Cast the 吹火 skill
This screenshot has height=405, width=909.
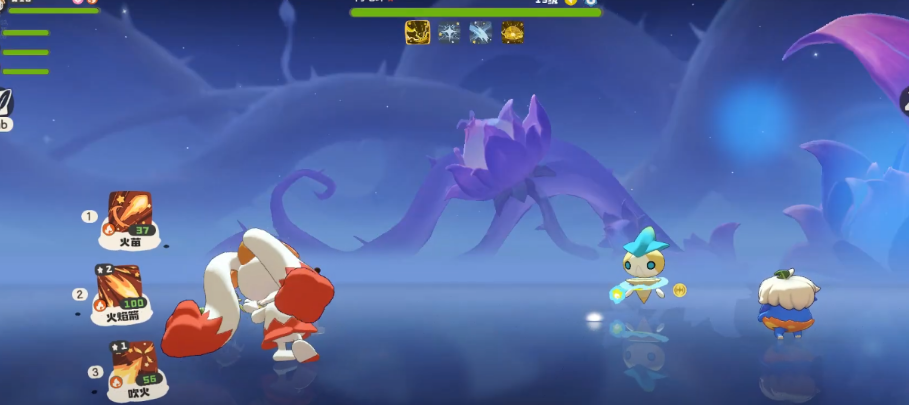[x=132, y=364]
